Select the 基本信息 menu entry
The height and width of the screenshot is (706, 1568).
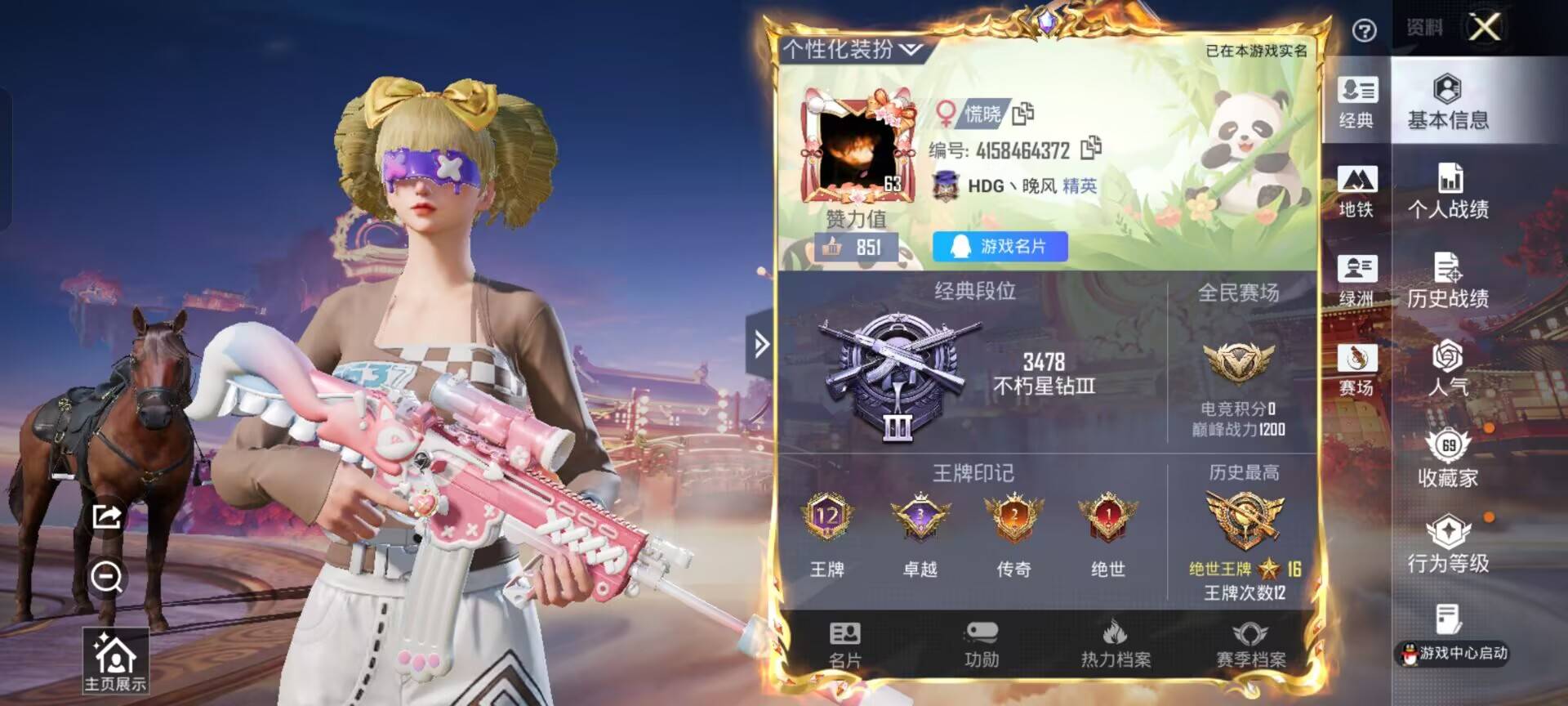[1447, 101]
